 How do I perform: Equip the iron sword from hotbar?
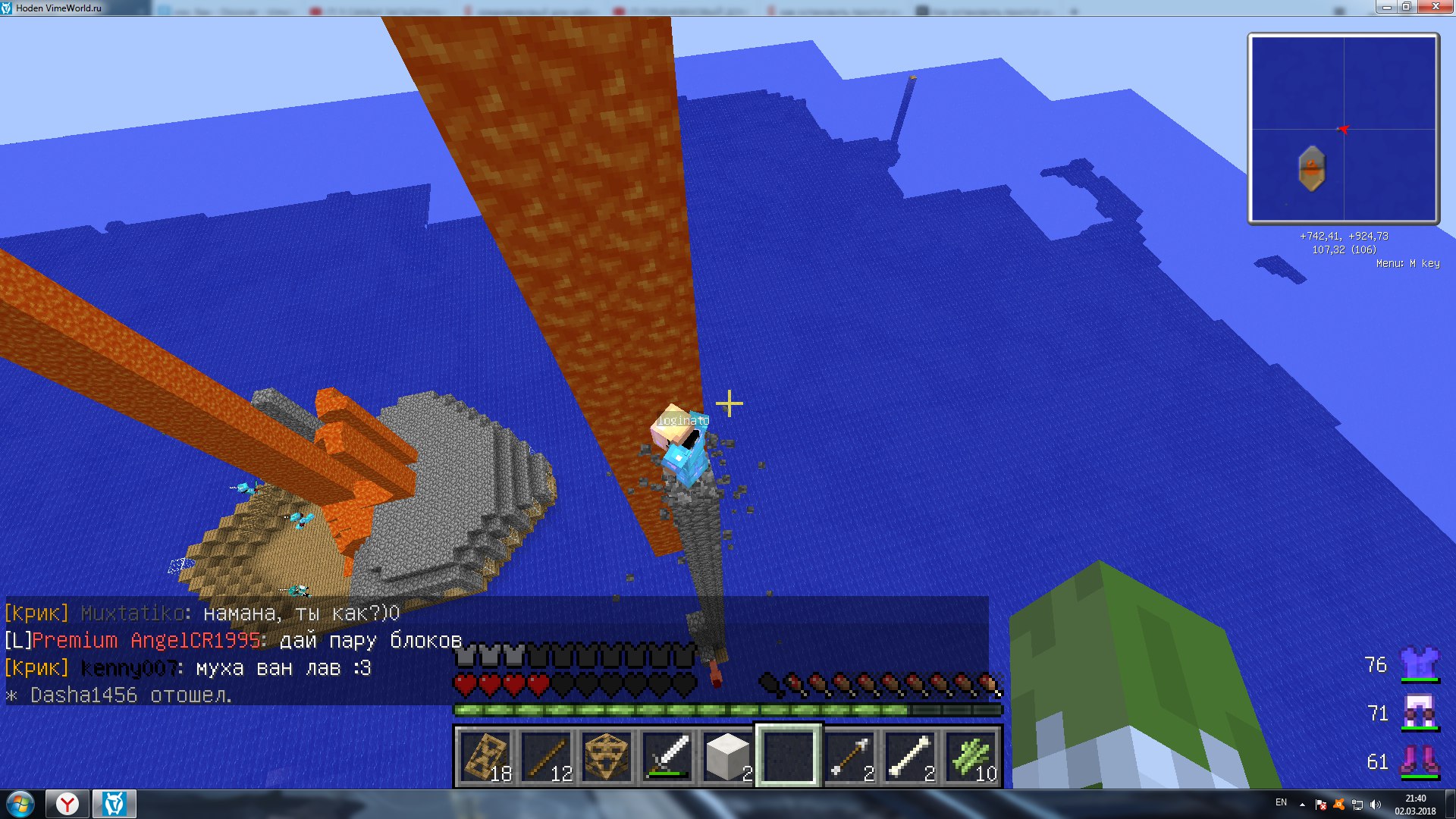(667, 757)
